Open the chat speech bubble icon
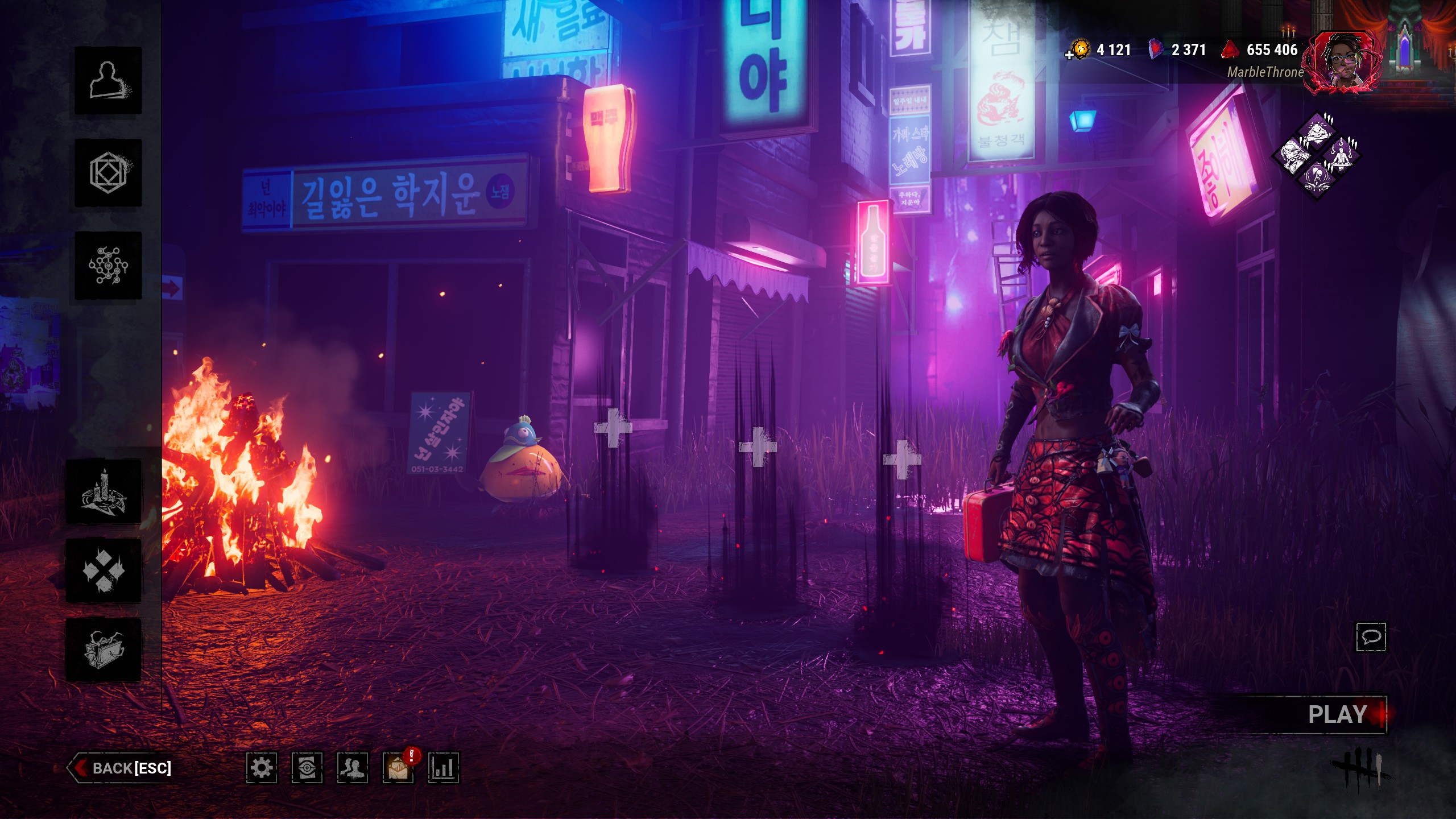 (1371, 636)
